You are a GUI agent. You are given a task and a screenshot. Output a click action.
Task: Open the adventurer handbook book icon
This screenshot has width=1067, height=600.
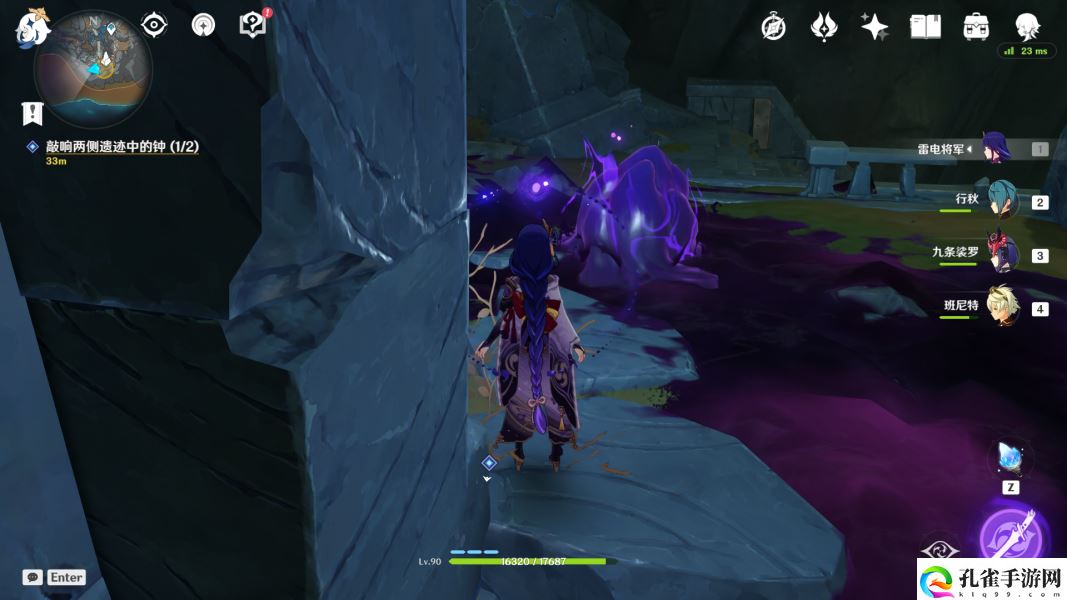(925, 27)
